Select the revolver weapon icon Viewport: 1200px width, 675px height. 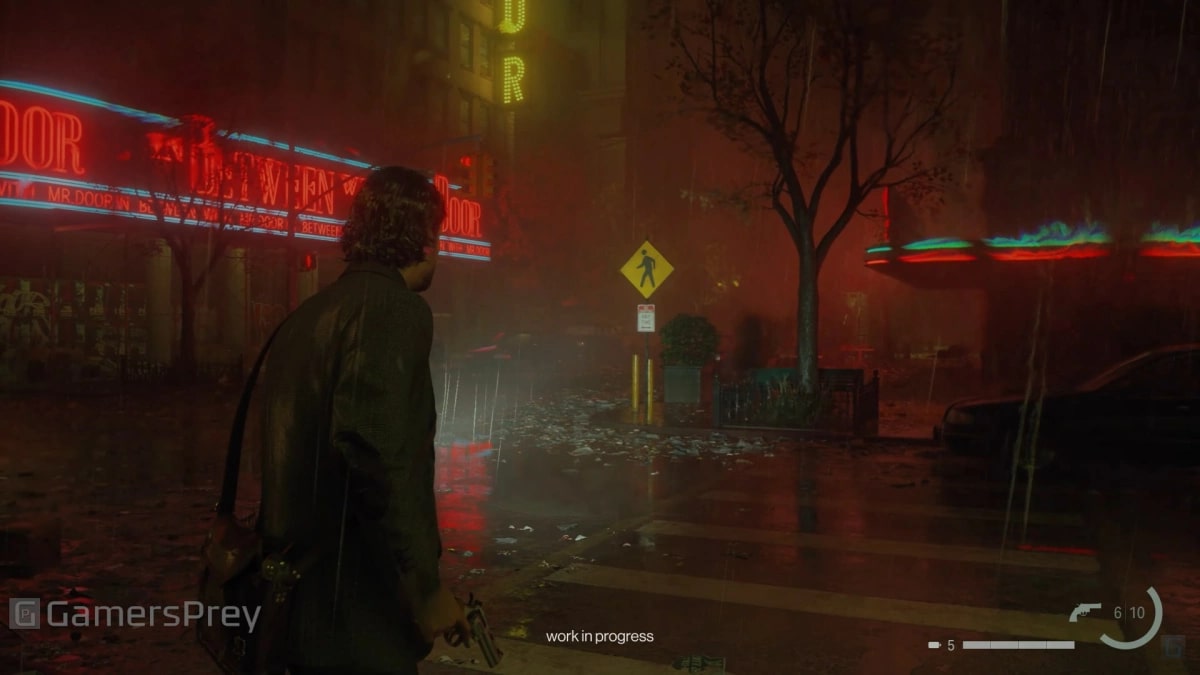(1084, 612)
